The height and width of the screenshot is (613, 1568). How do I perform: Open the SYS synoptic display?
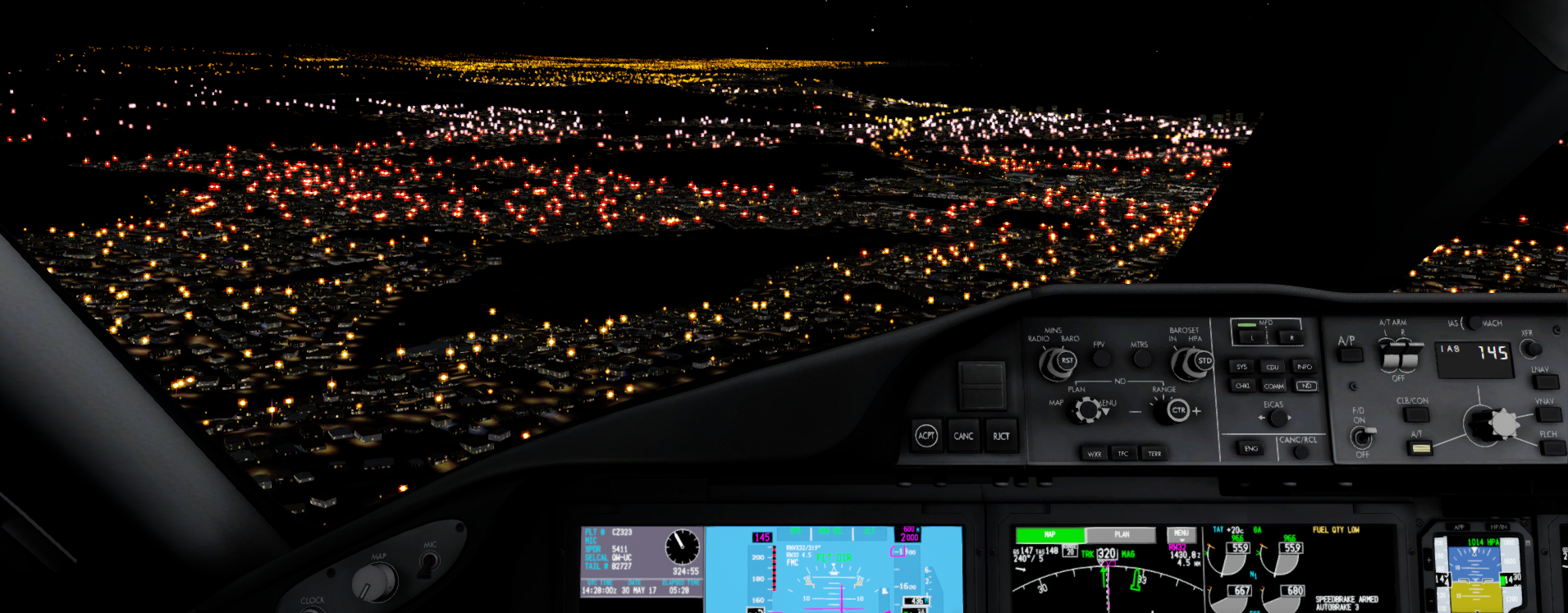coord(1242,367)
